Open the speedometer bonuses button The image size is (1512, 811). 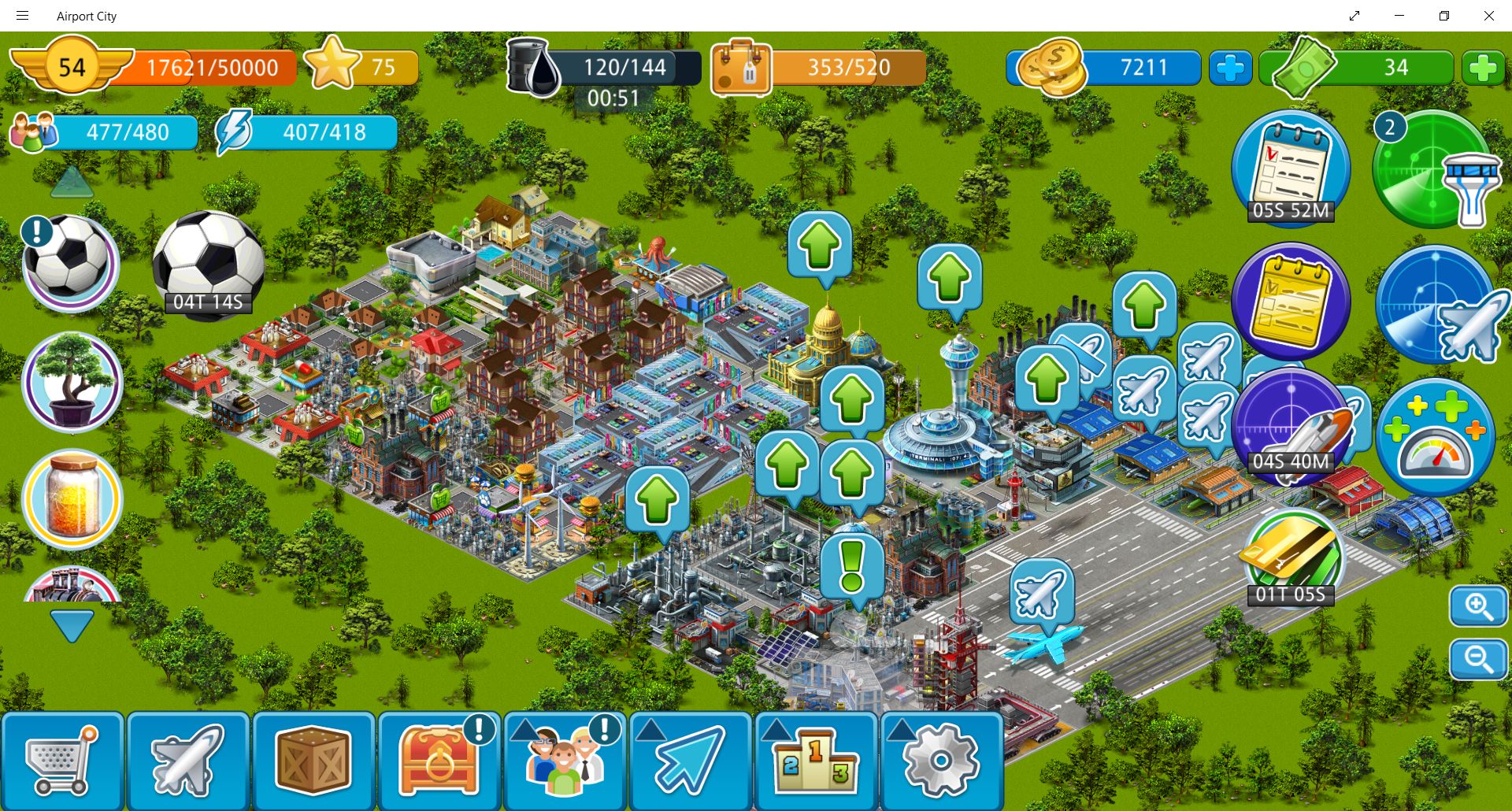tap(1435, 438)
